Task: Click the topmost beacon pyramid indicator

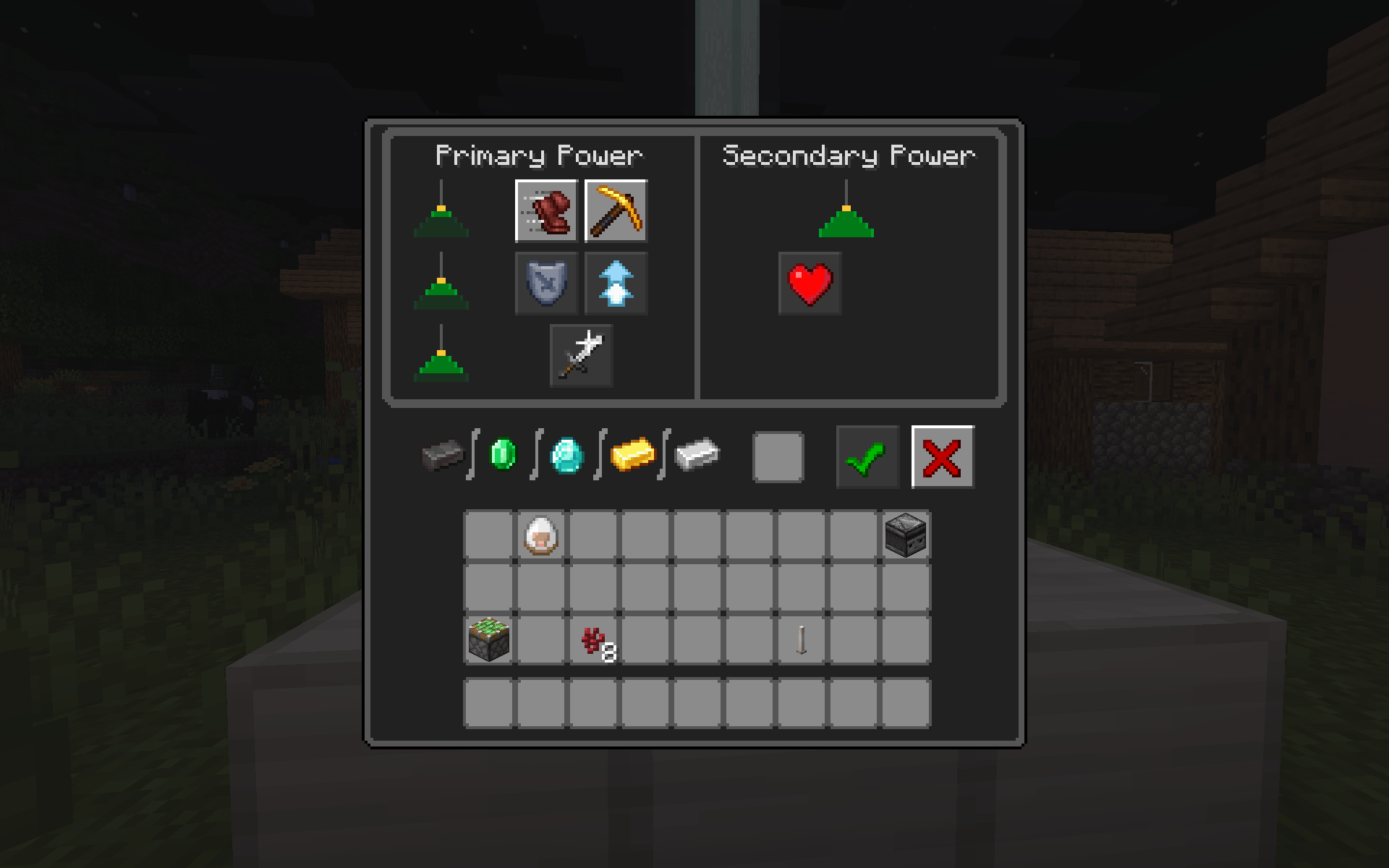Action: click(x=441, y=217)
